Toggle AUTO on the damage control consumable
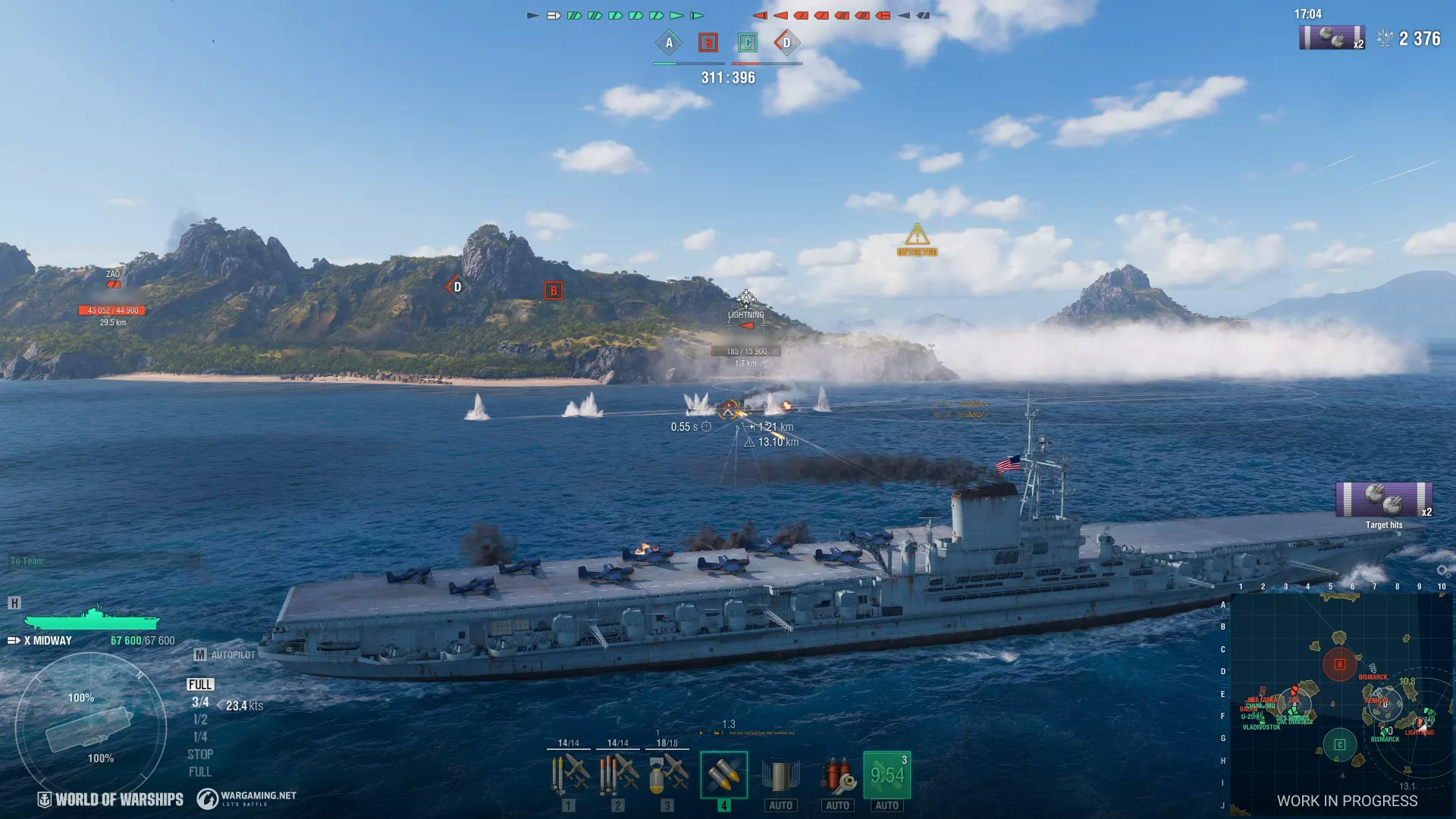 782,806
